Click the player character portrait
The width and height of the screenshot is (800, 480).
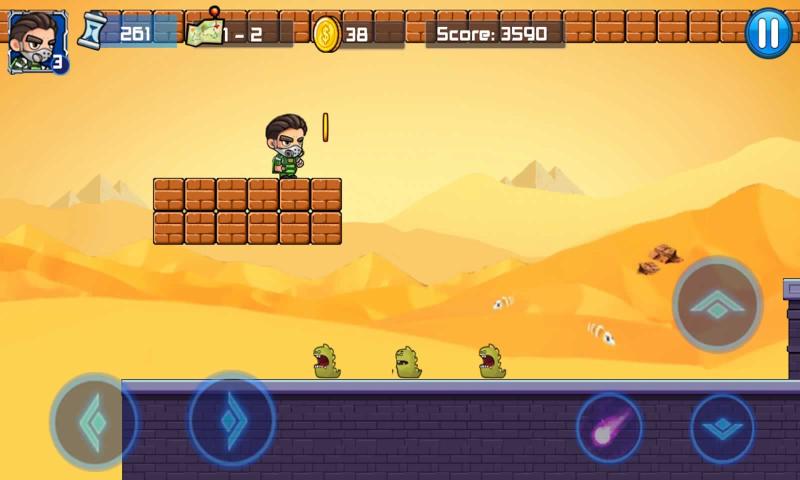(x=37, y=41)
